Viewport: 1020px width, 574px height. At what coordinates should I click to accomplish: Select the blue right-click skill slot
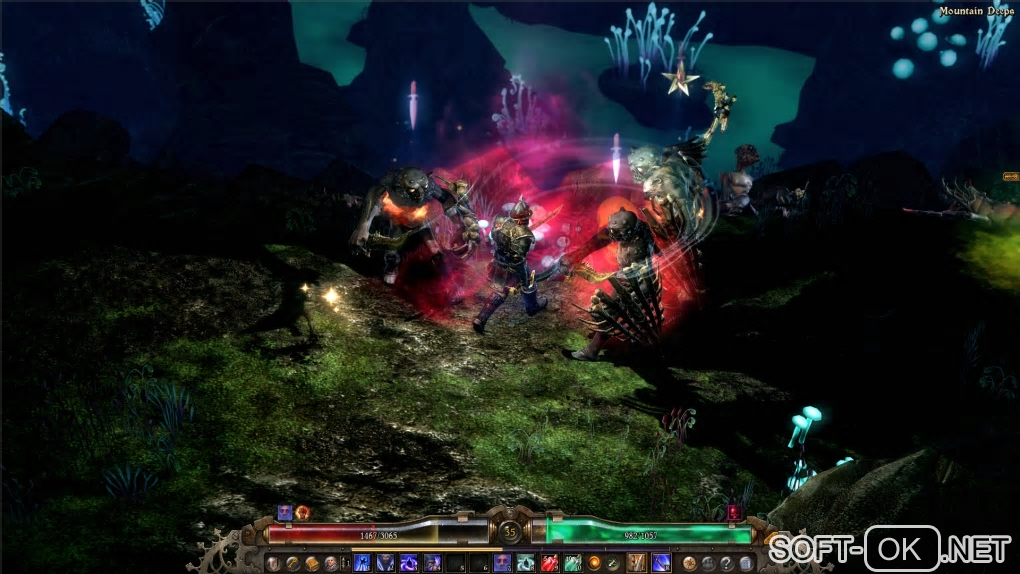pyautogui.click(x=659, y=563)
